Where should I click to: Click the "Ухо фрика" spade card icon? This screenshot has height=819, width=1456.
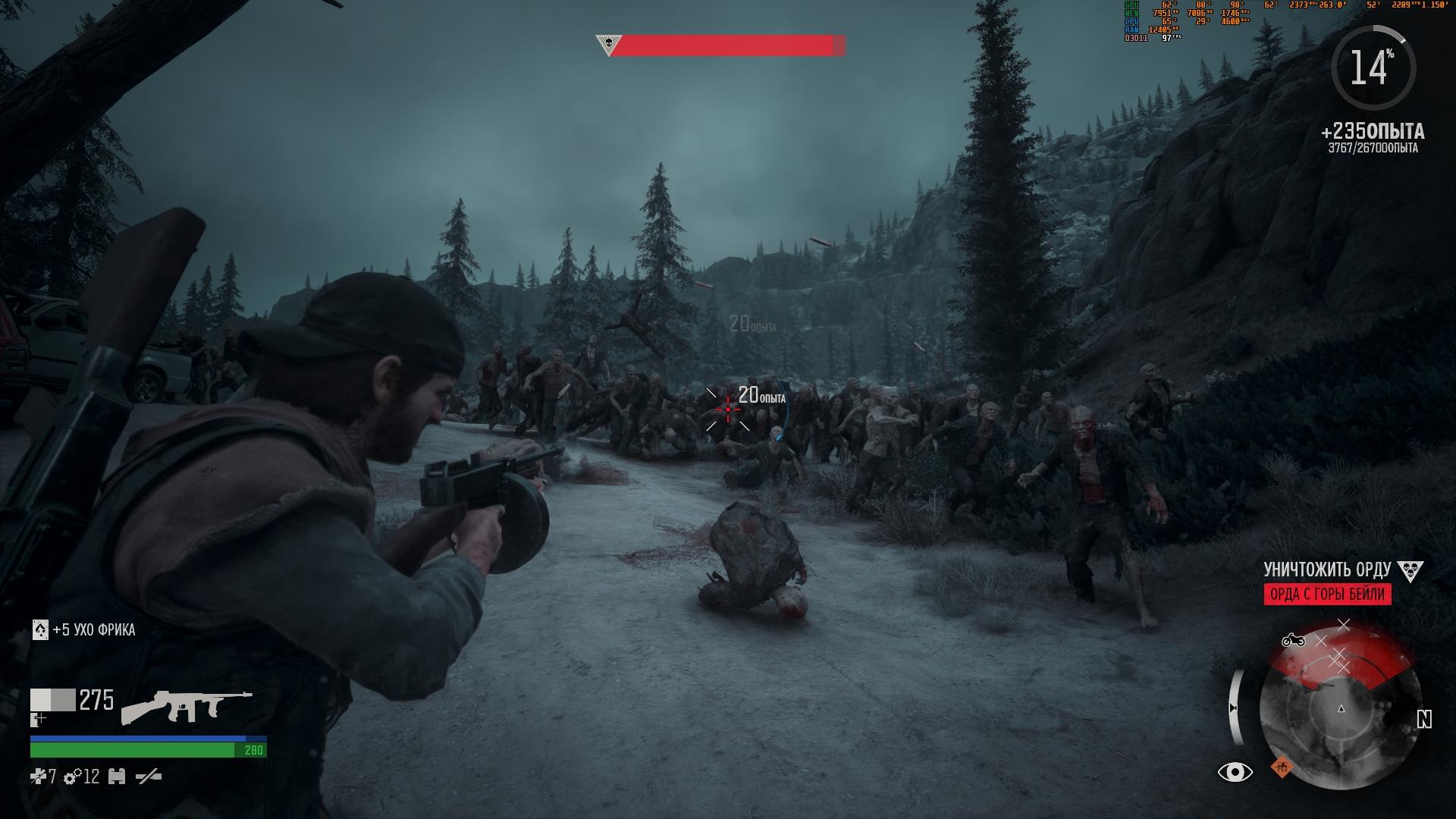click(x=40, y=629)
